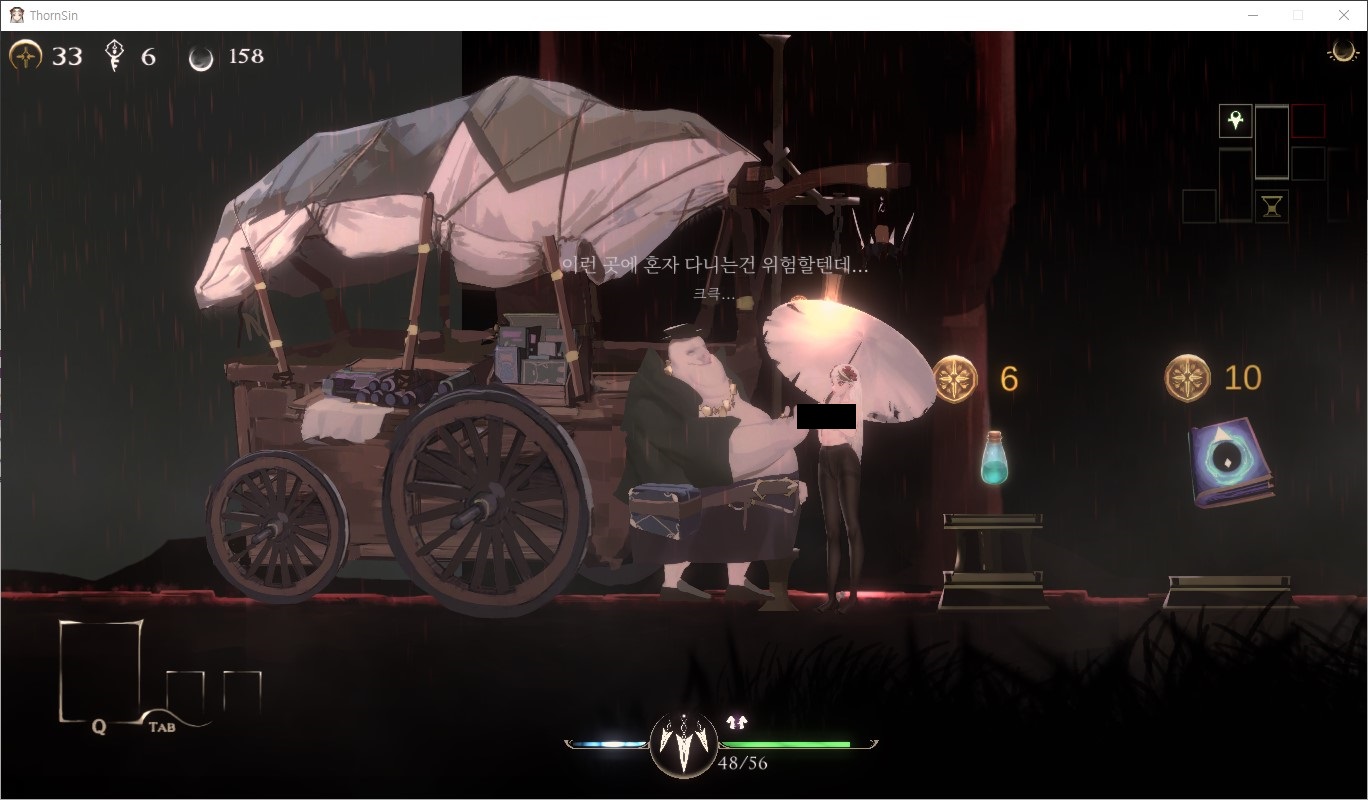Choose the purple spellbook costing 10 coins
This screenshot has width=1368, height=800.
(1231, 462)
